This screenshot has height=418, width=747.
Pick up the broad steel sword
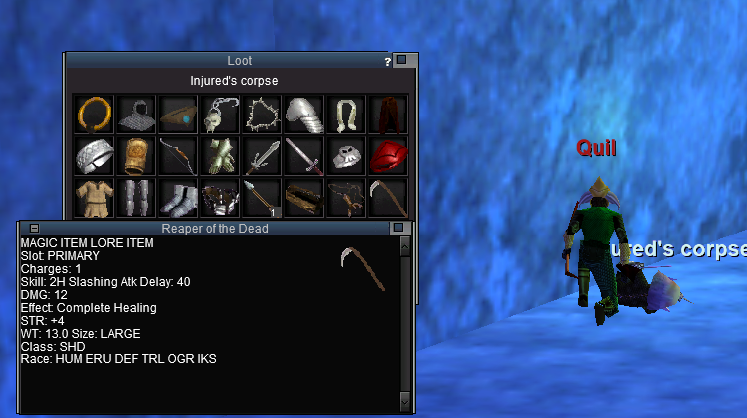(261, 156)
